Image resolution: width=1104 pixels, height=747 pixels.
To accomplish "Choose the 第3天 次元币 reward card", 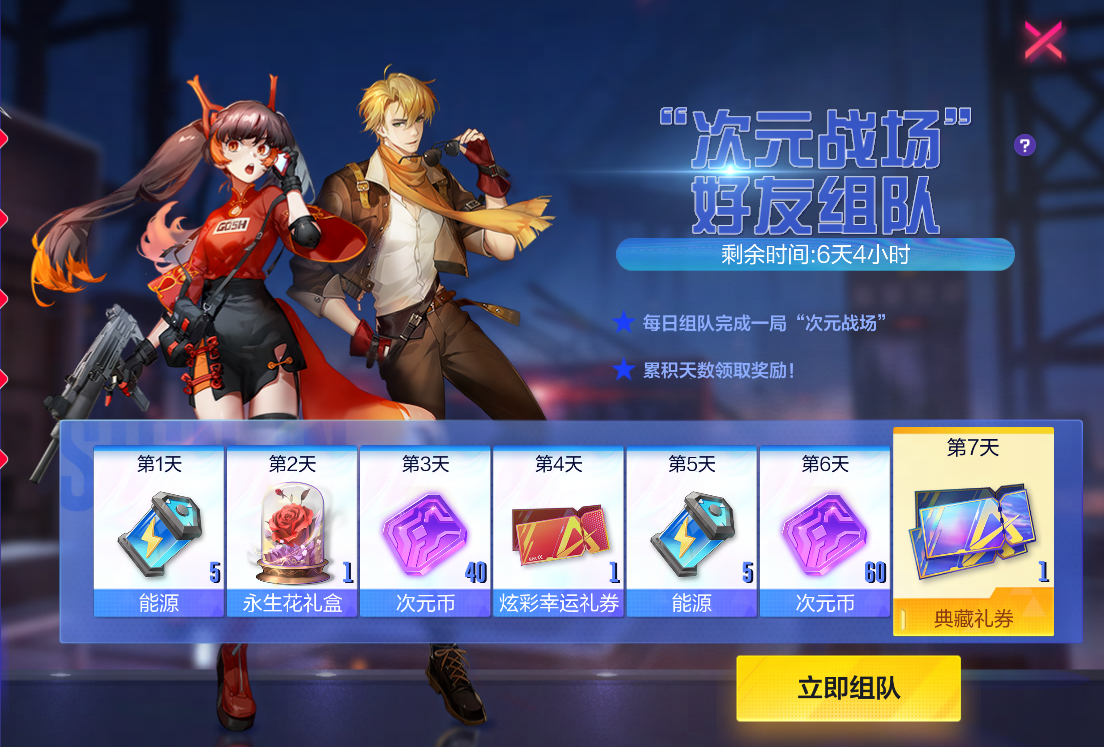I will coord(425,532).
